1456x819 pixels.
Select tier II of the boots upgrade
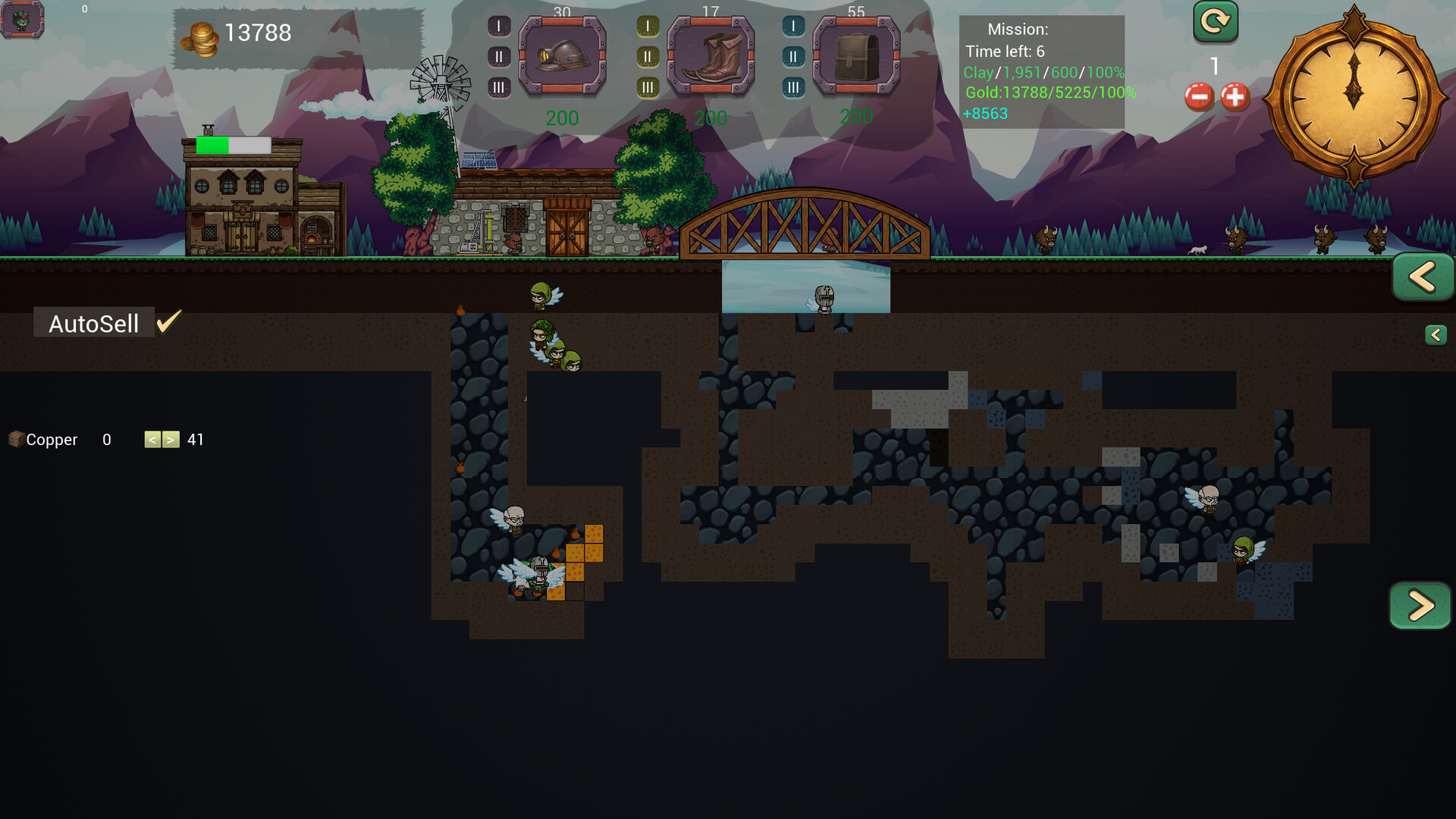(x=647, y=55)
